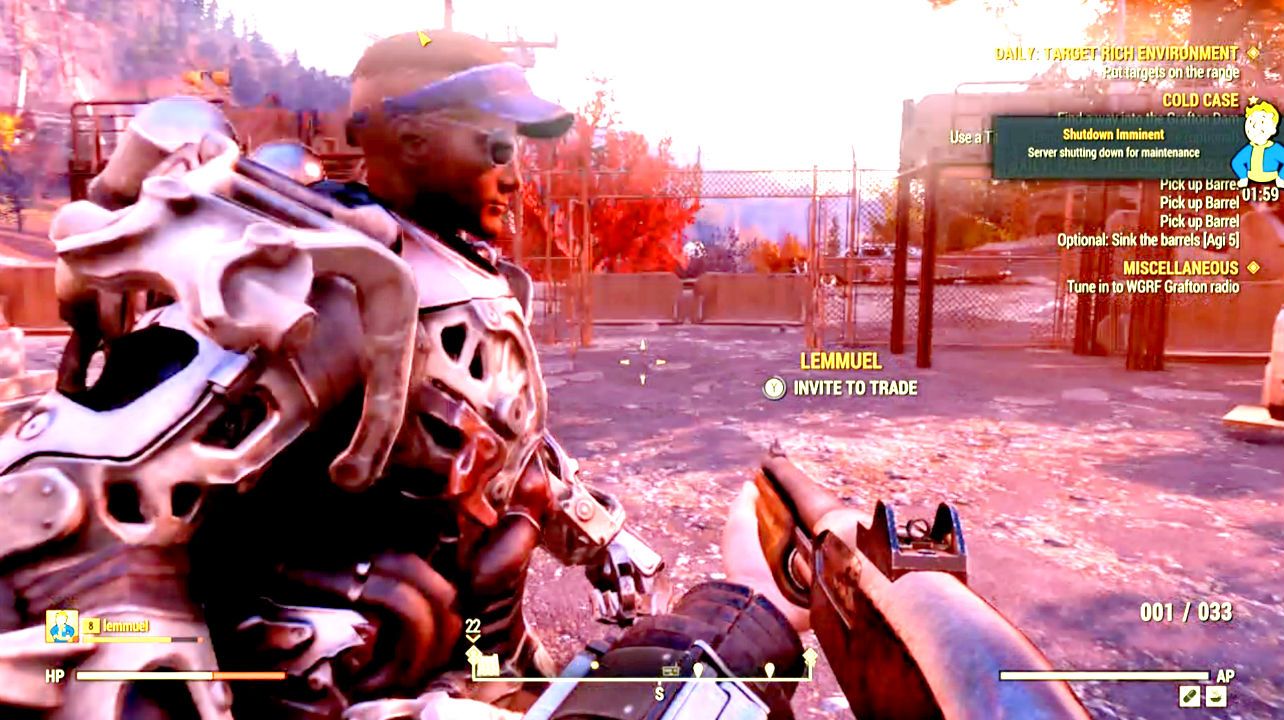The width and height of the screenshot is (1284, 720).
Task: Select the holotape icon on the compass
Action: click(x=671, y=670)
